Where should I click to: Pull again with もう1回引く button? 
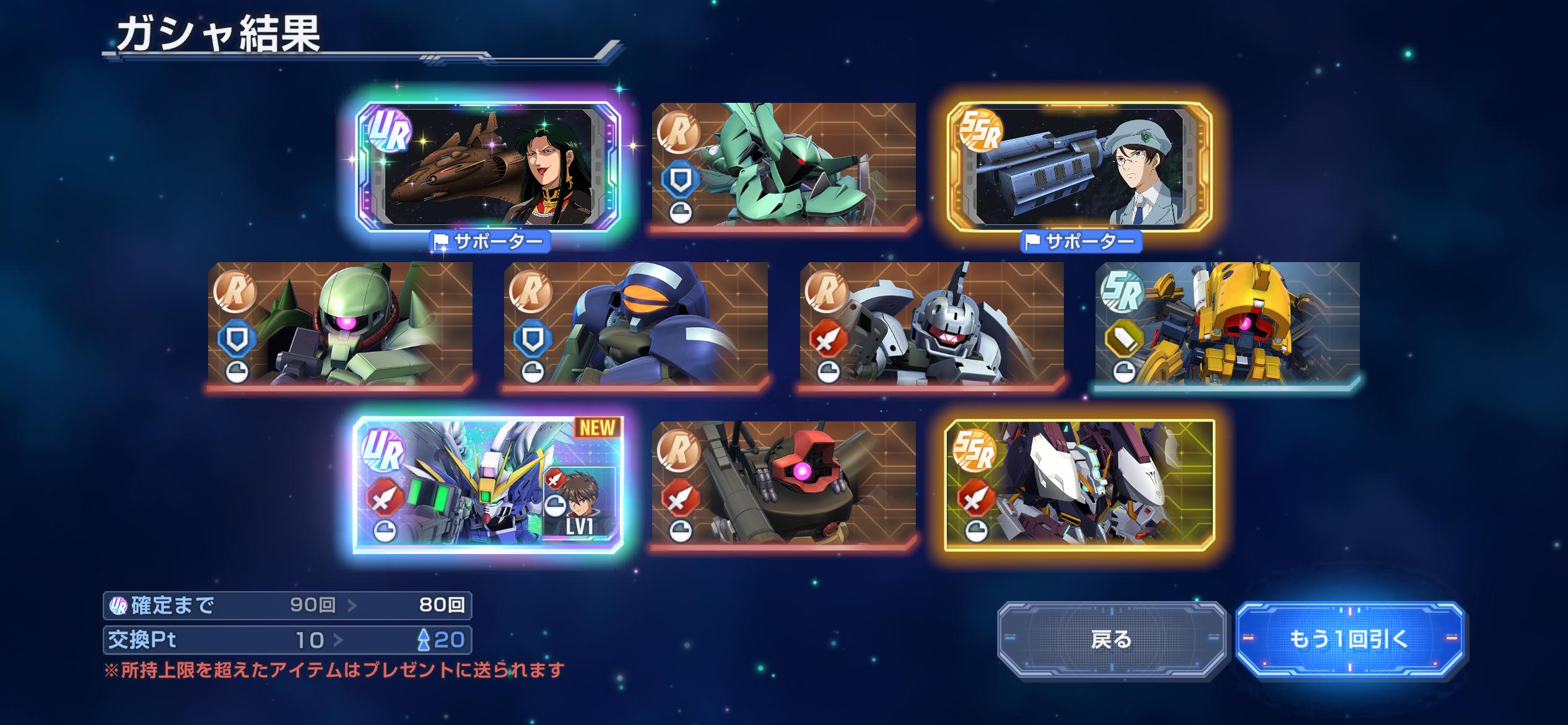coord(1349,639)
